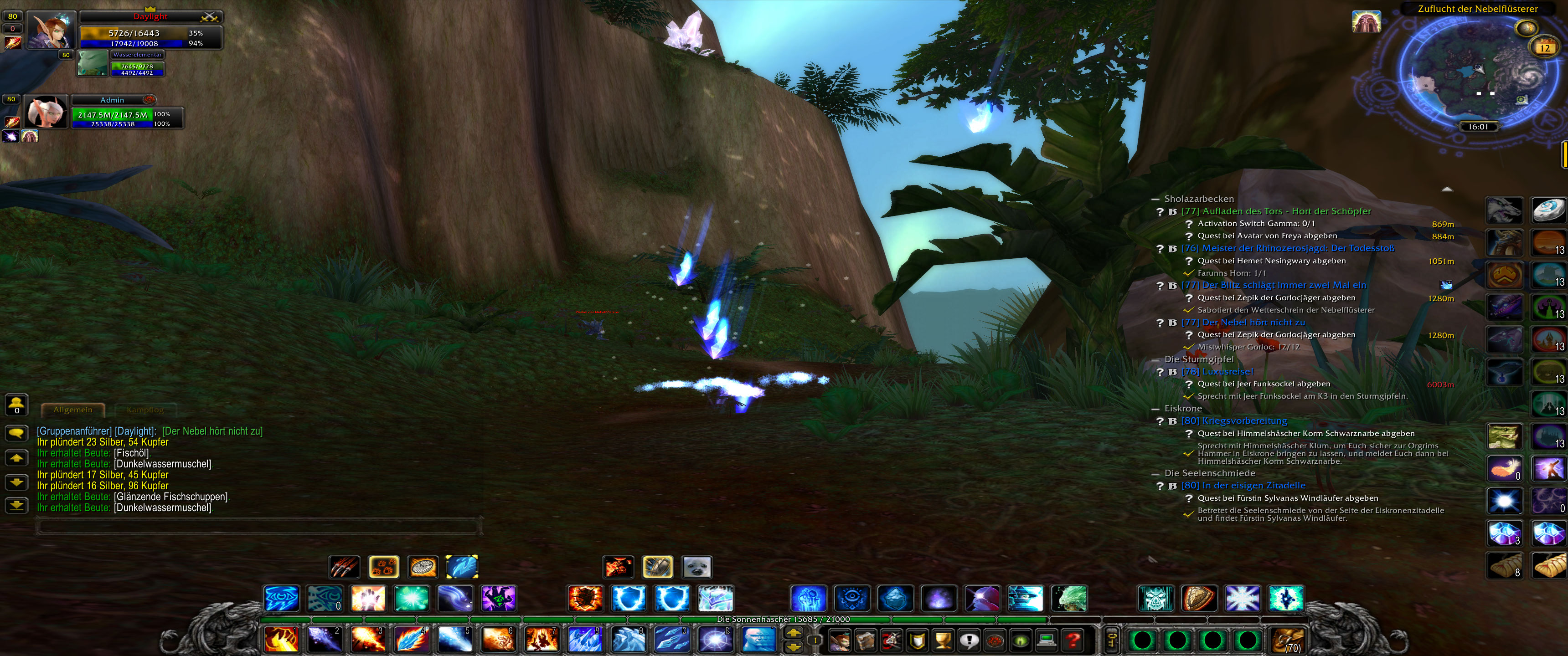Collapse Die Sturmgipfel quest header
The image size is (1568, 656).
coord(1155,359)
